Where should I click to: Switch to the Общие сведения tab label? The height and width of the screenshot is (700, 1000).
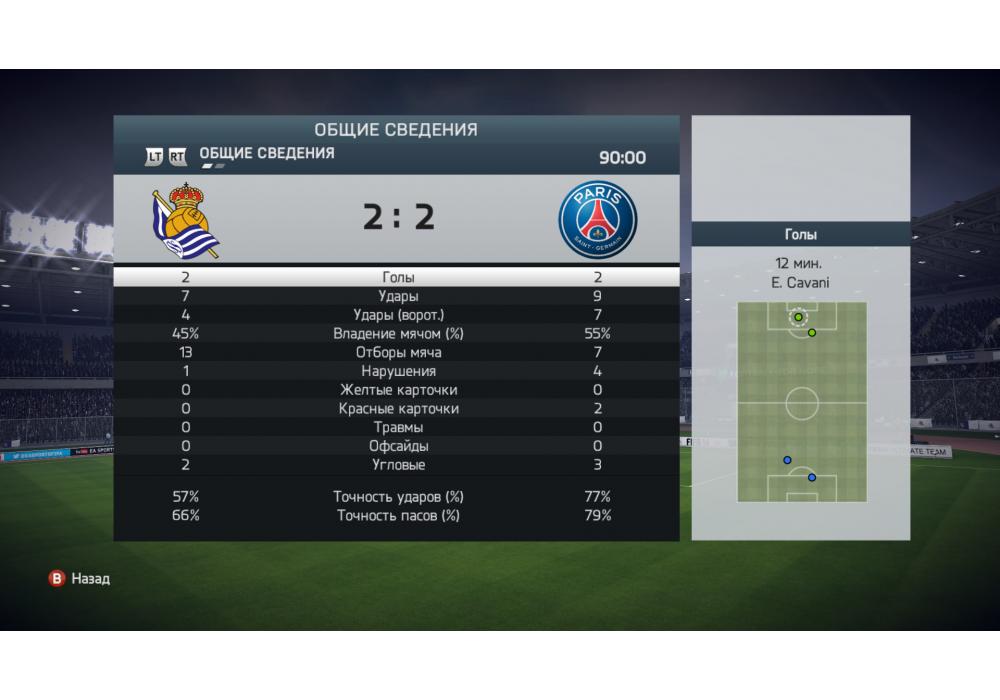click(267, 154)
